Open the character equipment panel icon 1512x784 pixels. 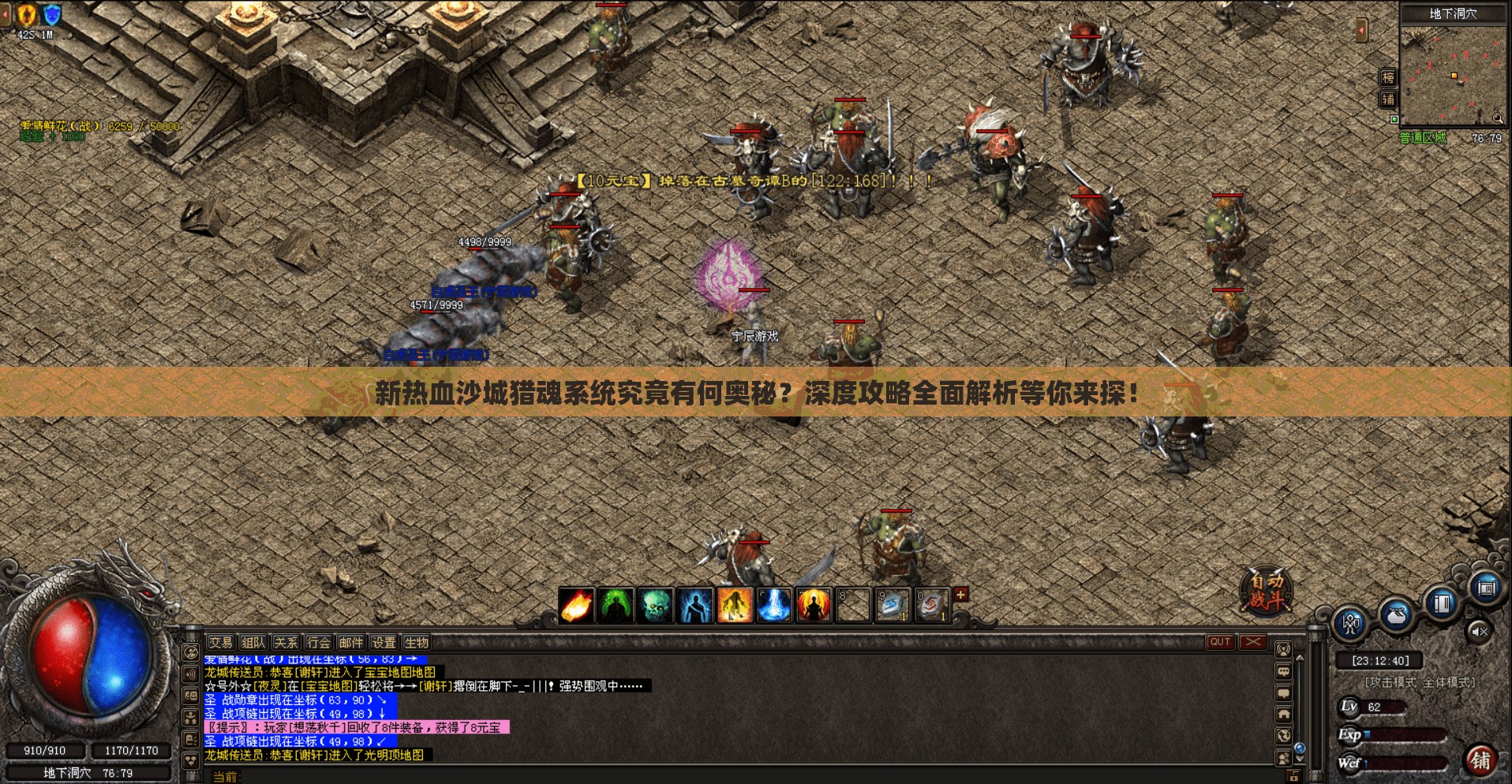(x=1350, y=623)
